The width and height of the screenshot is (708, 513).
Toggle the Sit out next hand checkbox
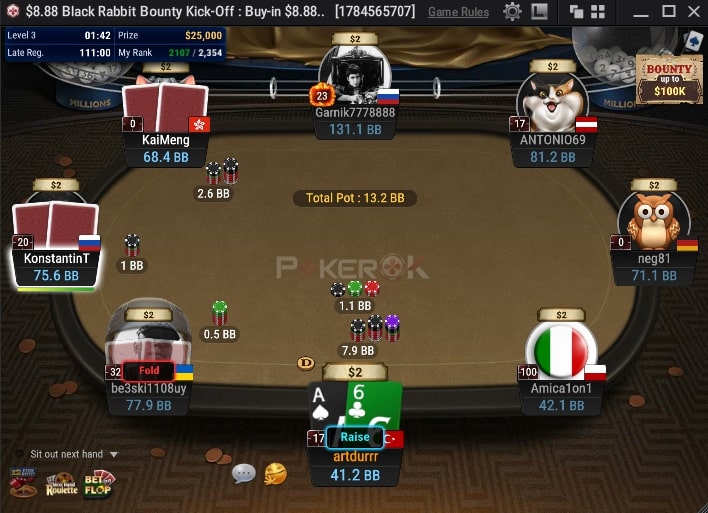pos(20,454)
